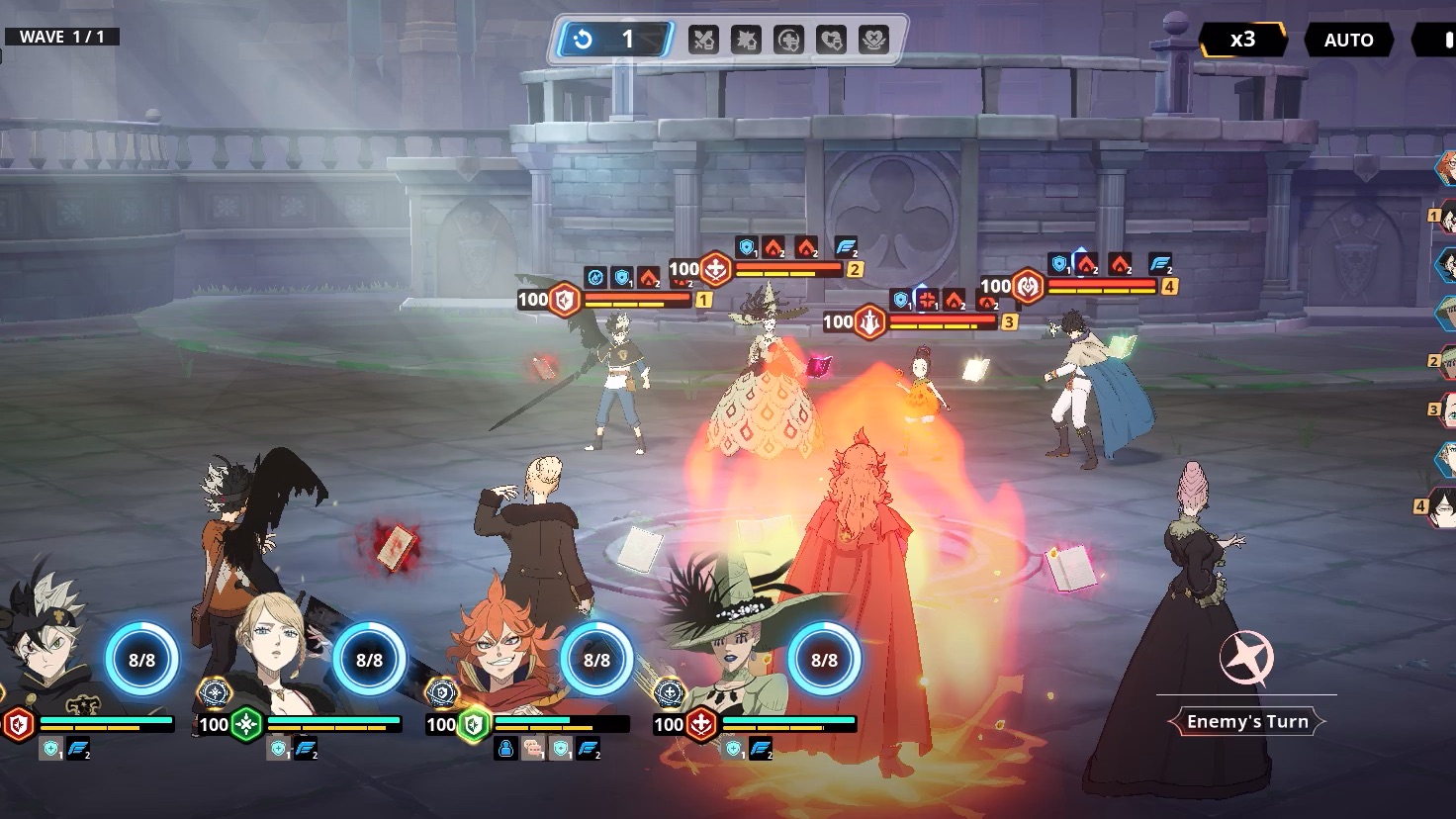This screenshot has height=819, width=1456.
Task: Inspect the explosion burst stage effect icon
Action: coord(746,41)
